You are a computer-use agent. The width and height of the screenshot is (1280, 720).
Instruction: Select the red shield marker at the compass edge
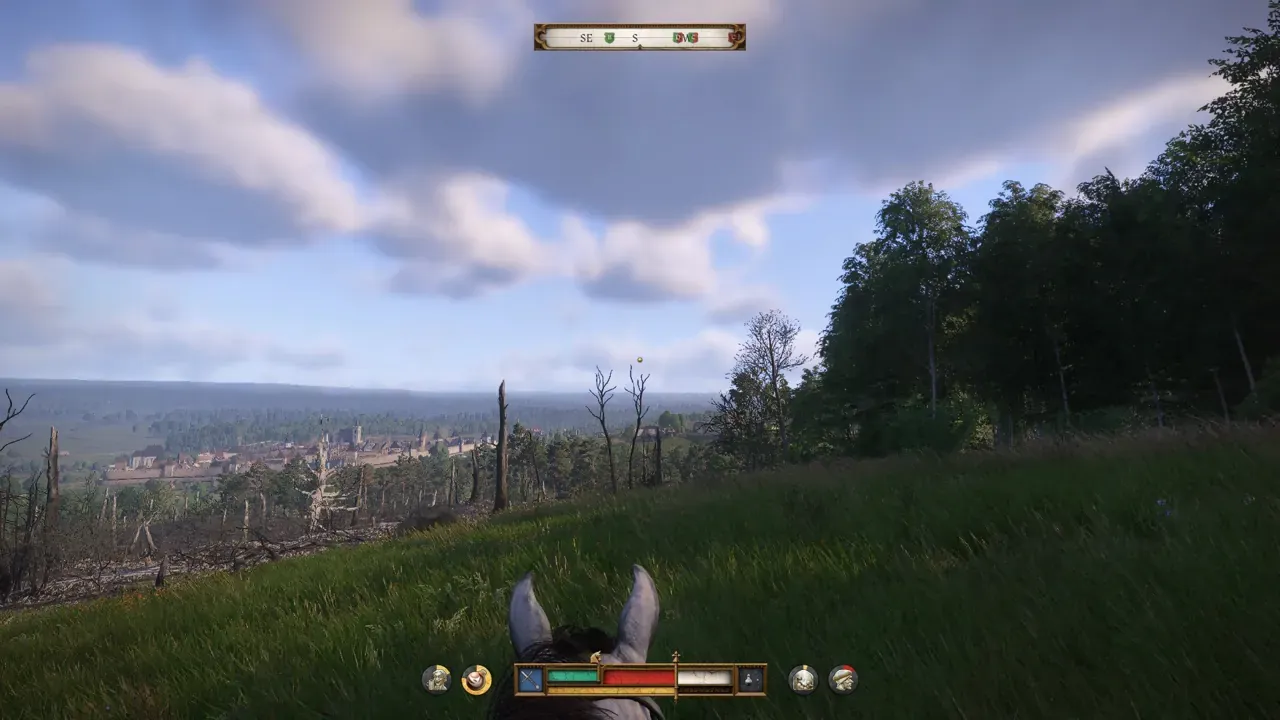(x=734, y=38)
